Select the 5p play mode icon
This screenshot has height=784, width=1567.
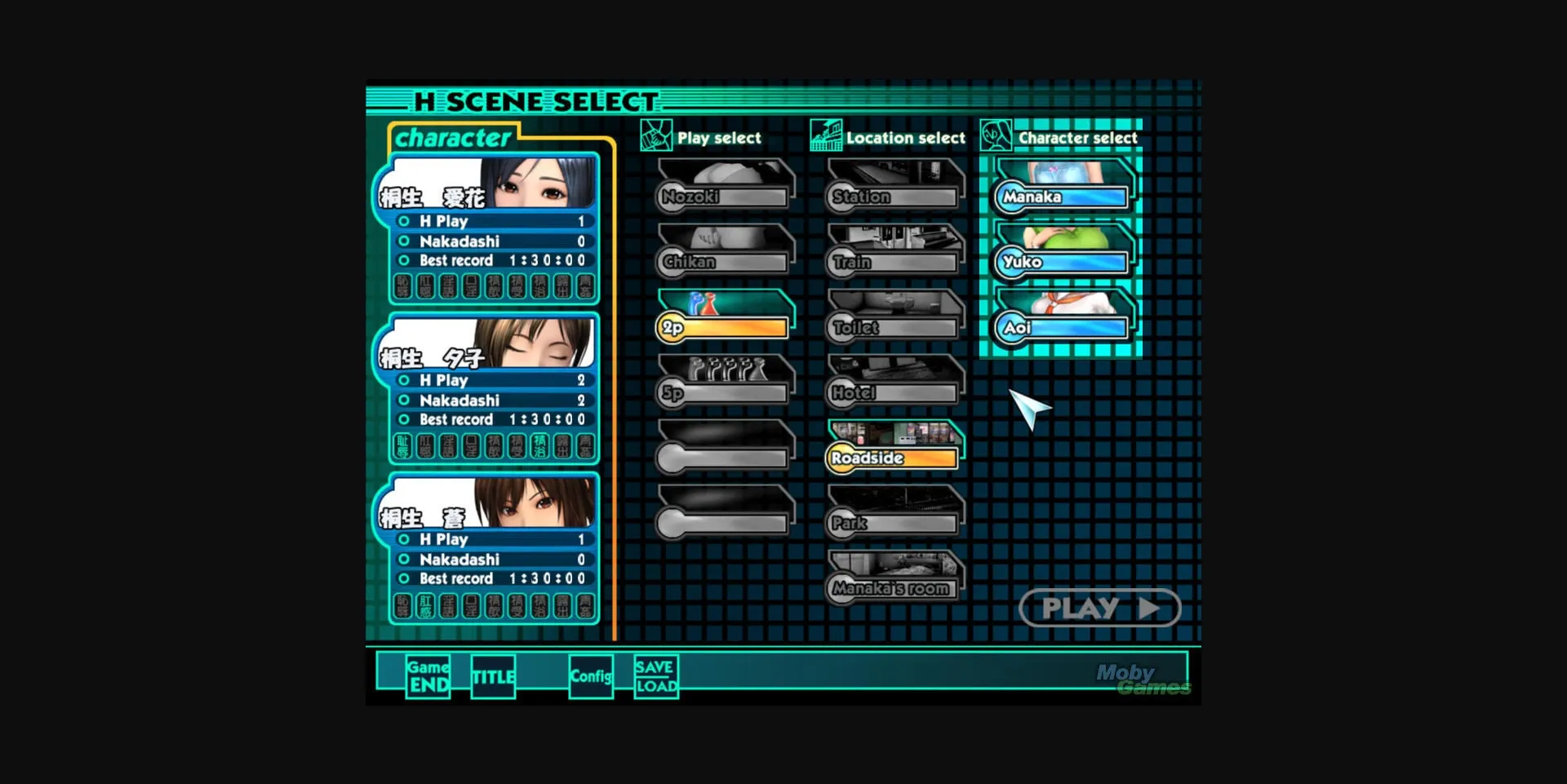[x=723, y=379]
